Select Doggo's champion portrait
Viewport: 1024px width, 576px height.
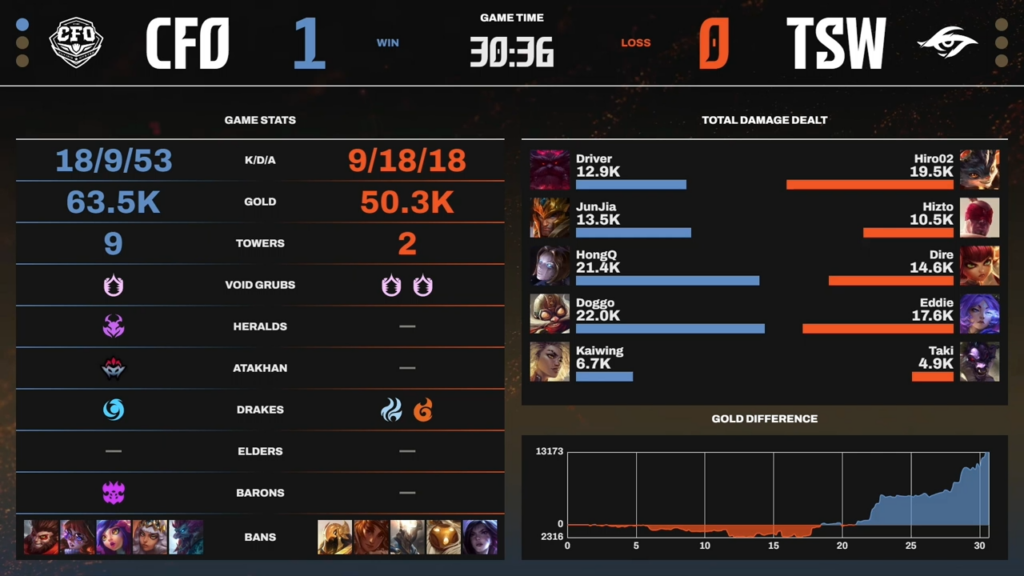[x=550, y=314]
